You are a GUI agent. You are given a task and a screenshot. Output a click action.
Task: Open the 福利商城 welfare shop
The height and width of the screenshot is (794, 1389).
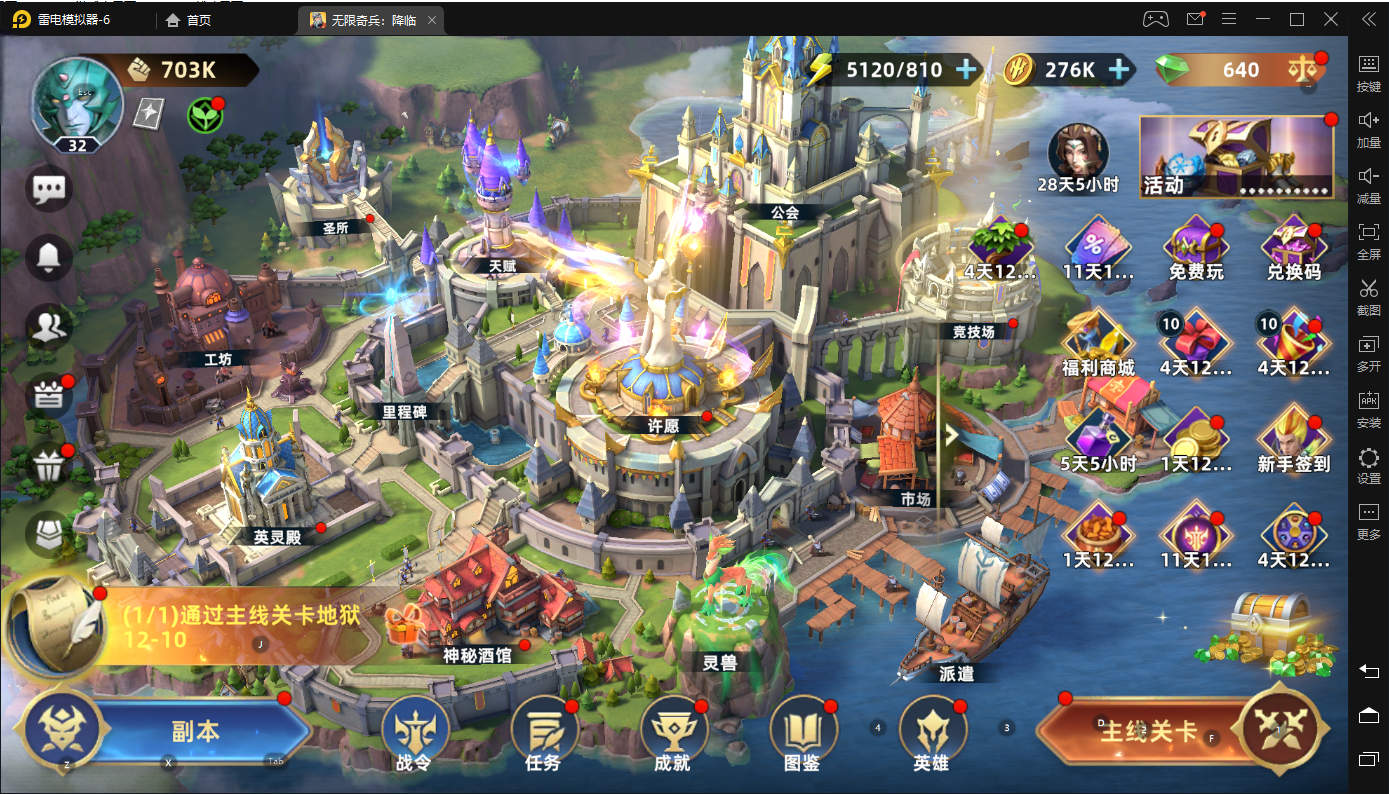[x=1099, y=343]
